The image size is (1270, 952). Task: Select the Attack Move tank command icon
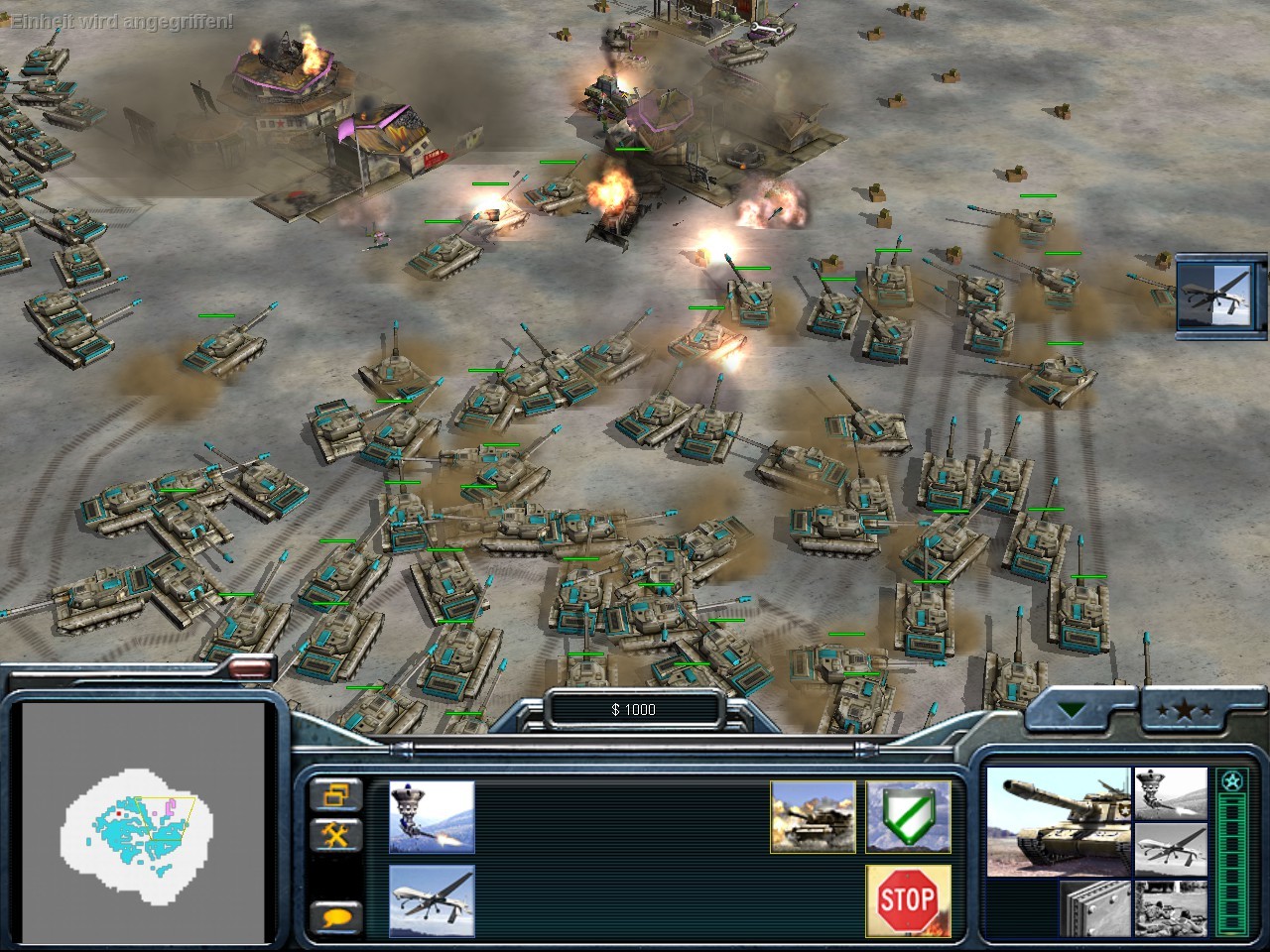(812, 815)
